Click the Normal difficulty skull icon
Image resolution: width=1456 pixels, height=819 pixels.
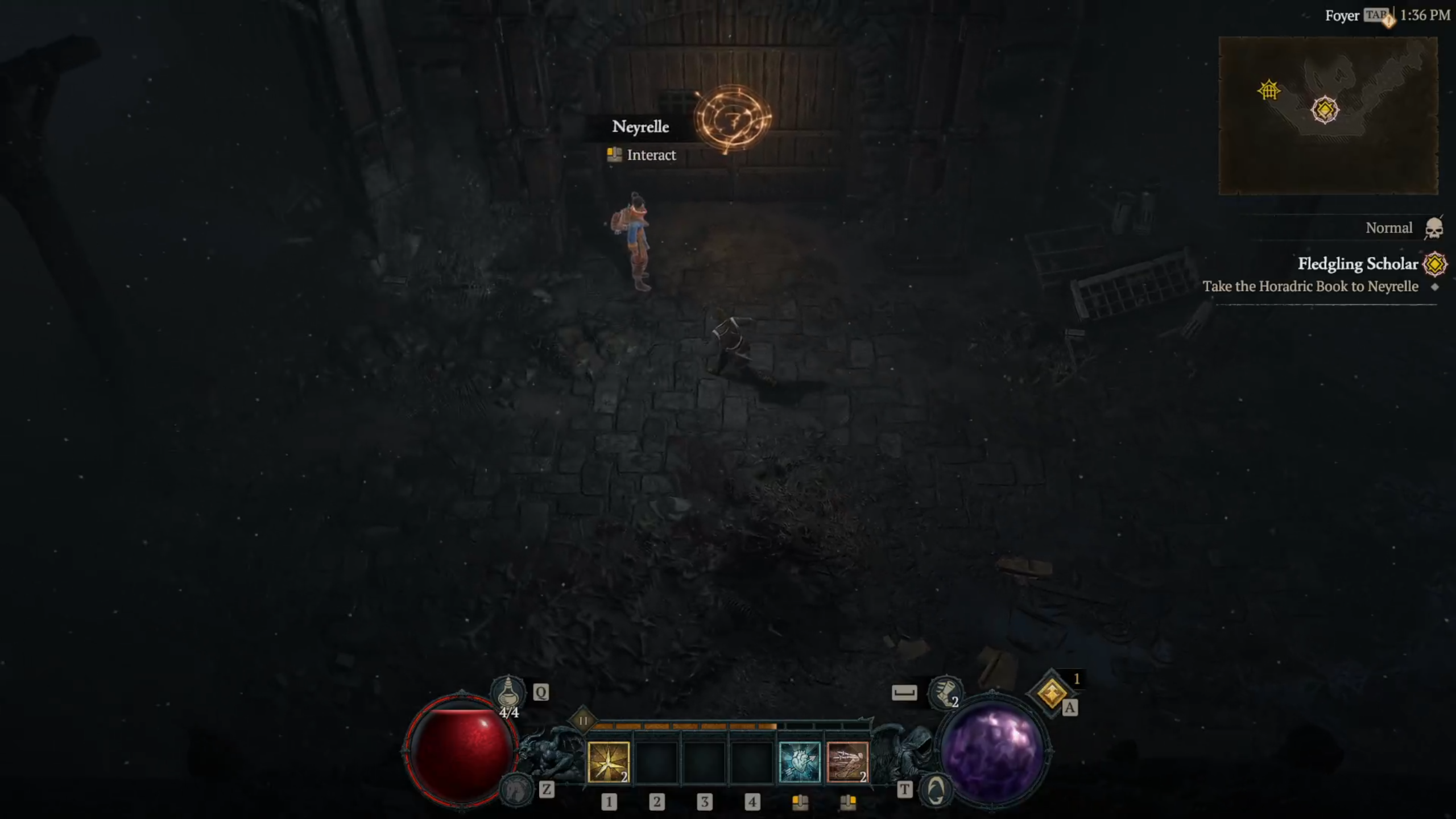(1434, 229)
